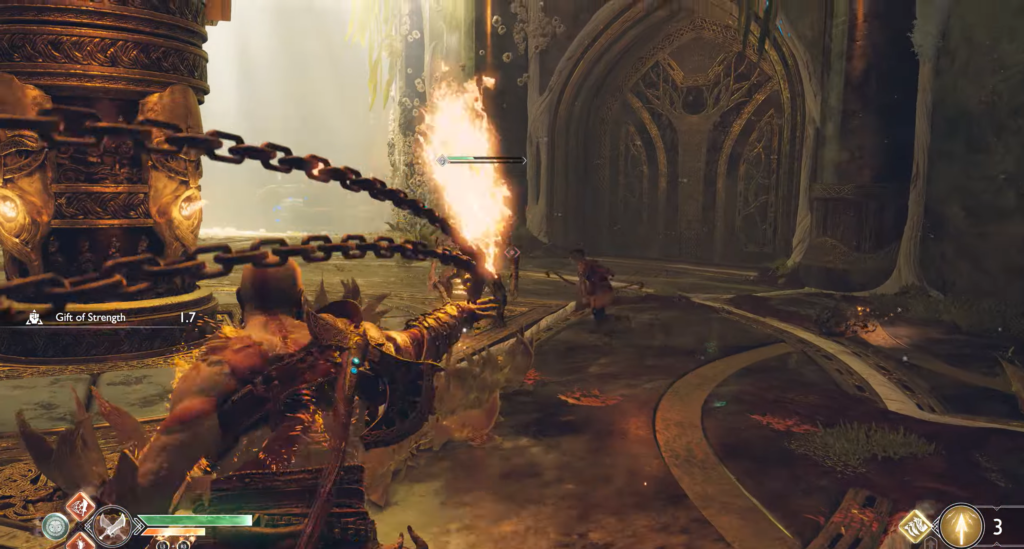Click the Gift of Strength buff icon

click(x=33, y=317)
